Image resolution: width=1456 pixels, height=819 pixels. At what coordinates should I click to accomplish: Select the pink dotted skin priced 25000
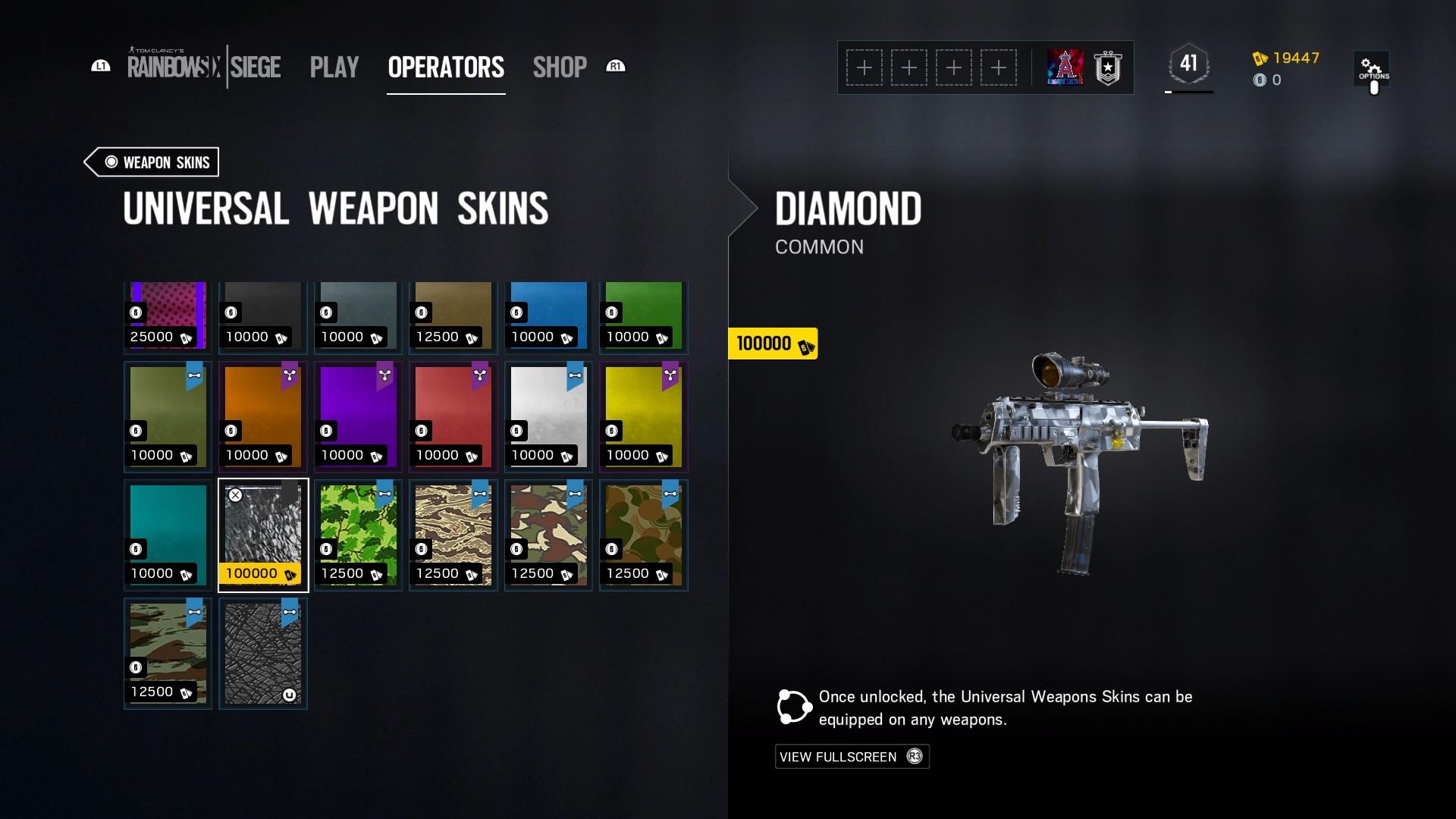(167, 315)
